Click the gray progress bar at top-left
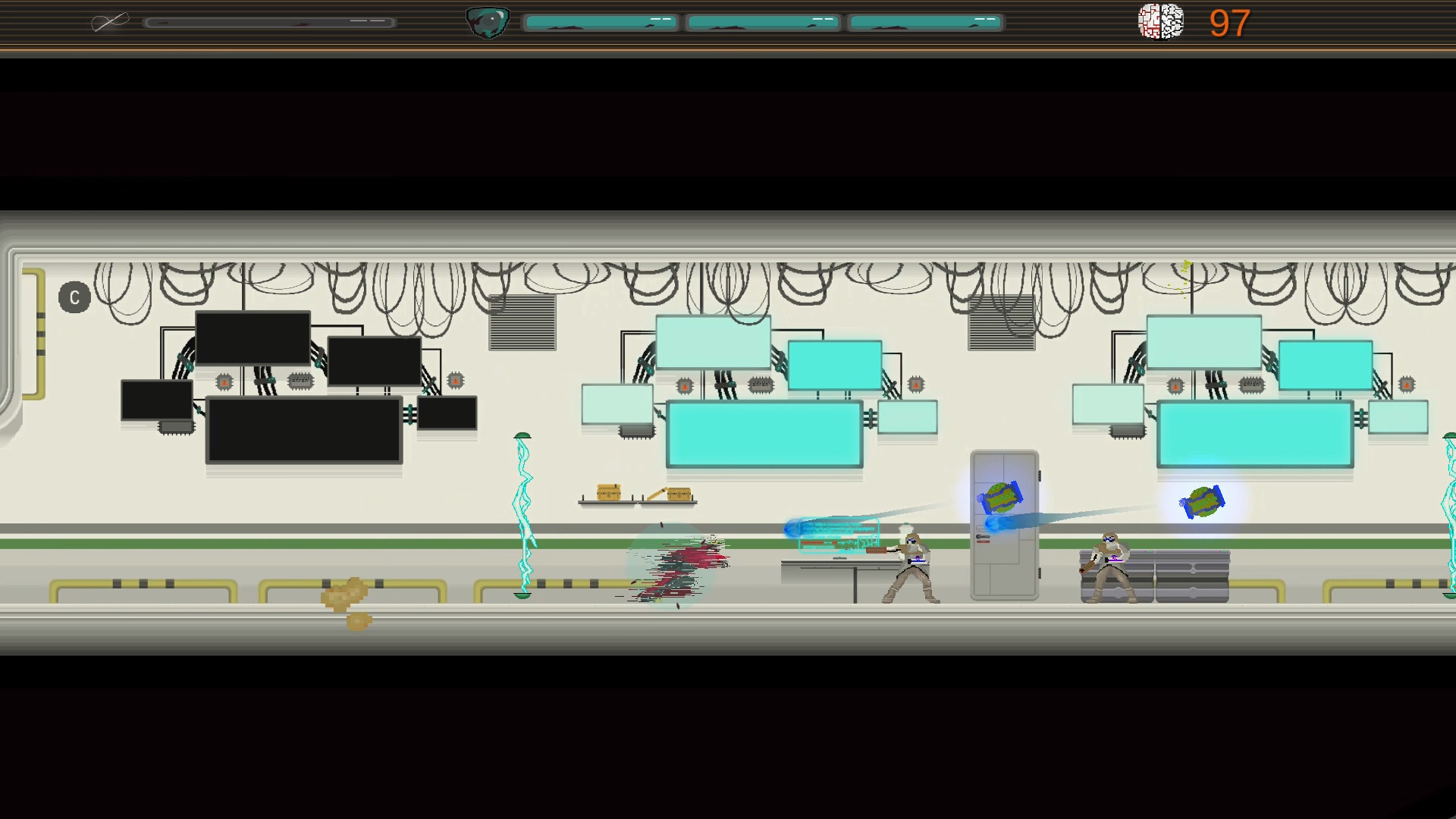This screenshot has height=819, width=1456. [271, 23]
